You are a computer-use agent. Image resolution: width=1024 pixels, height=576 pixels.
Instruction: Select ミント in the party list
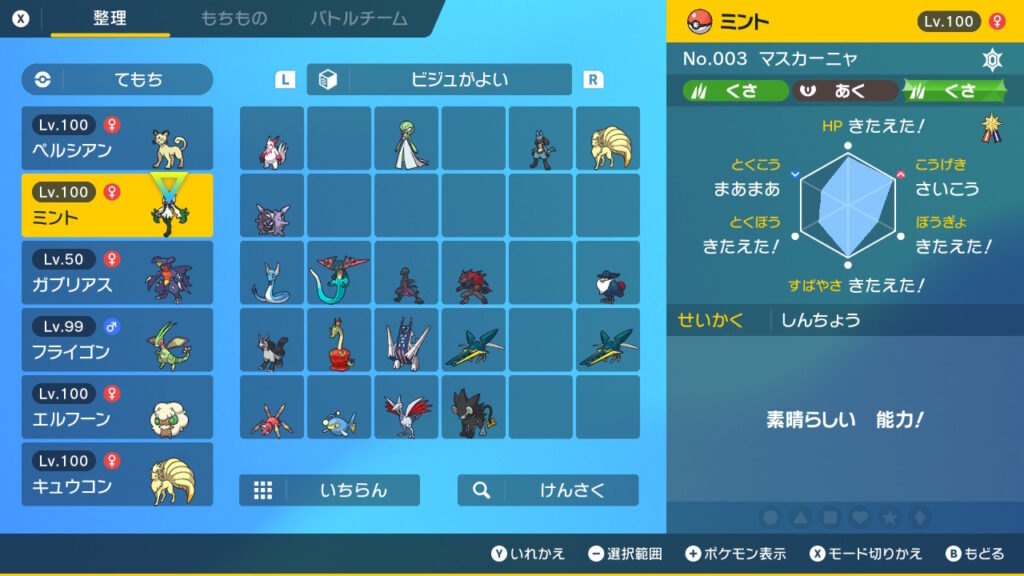tap(118, 205)
